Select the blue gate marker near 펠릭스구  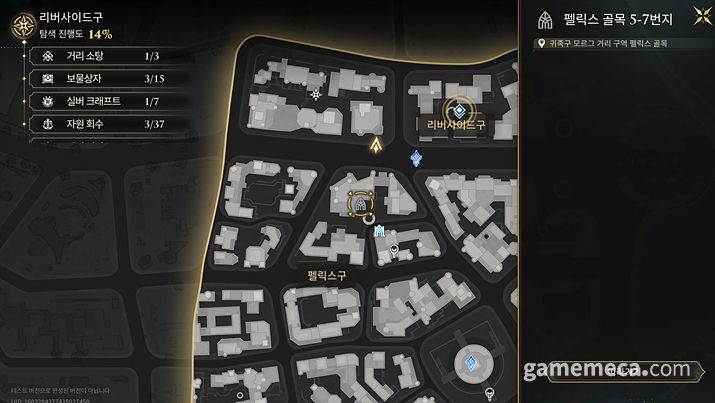380,232
